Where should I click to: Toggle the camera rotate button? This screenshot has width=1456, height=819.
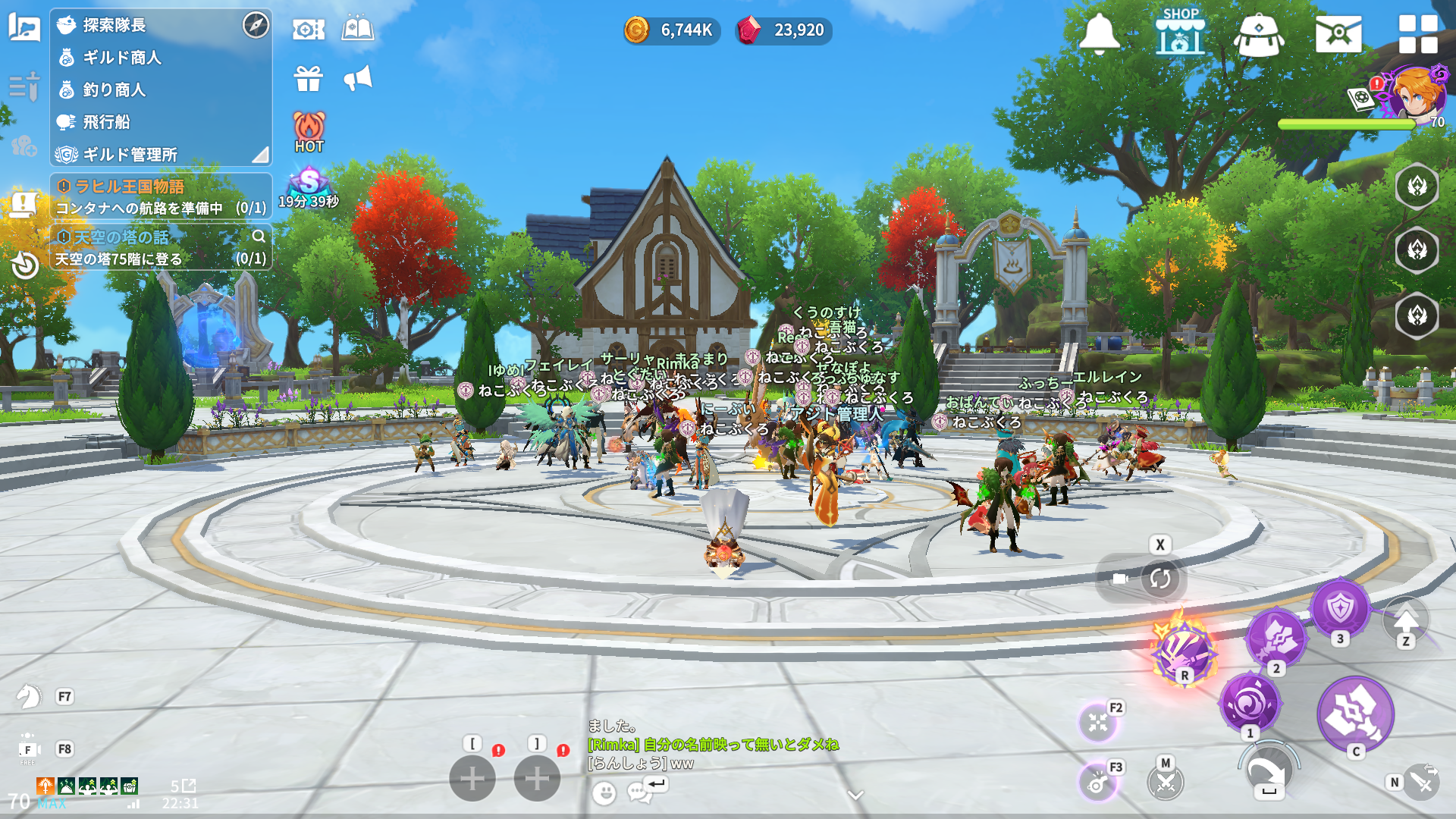(1159, 579)
